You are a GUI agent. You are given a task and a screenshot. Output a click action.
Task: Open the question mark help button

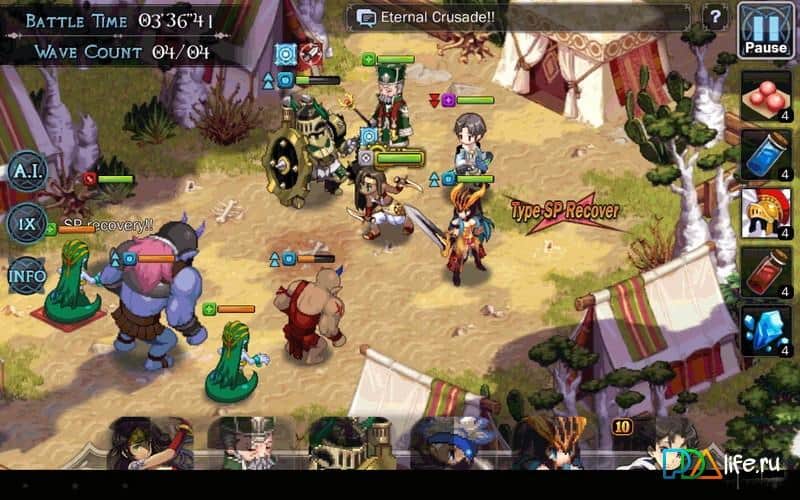click(x=714, y=17)
